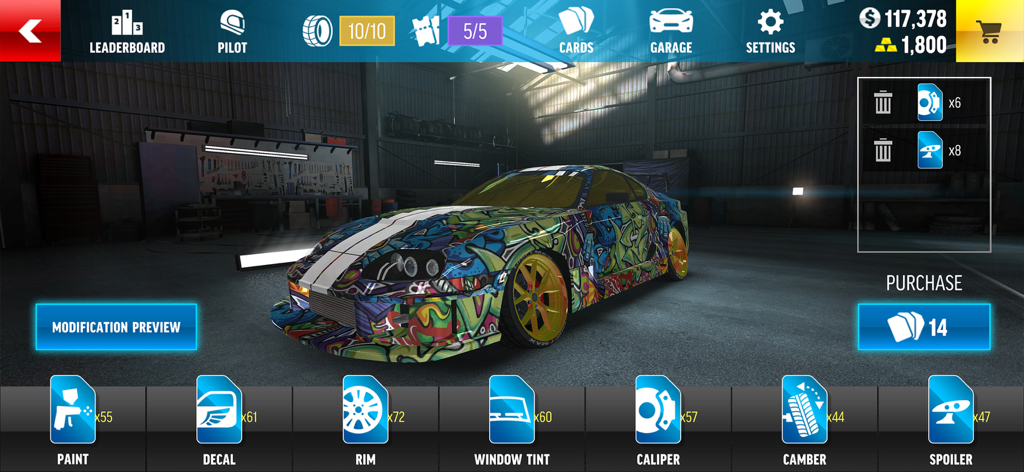Screen dimensions: 1024x472
Task: Delete the spoiler card item from cart
Action: (x=883, y=151)
